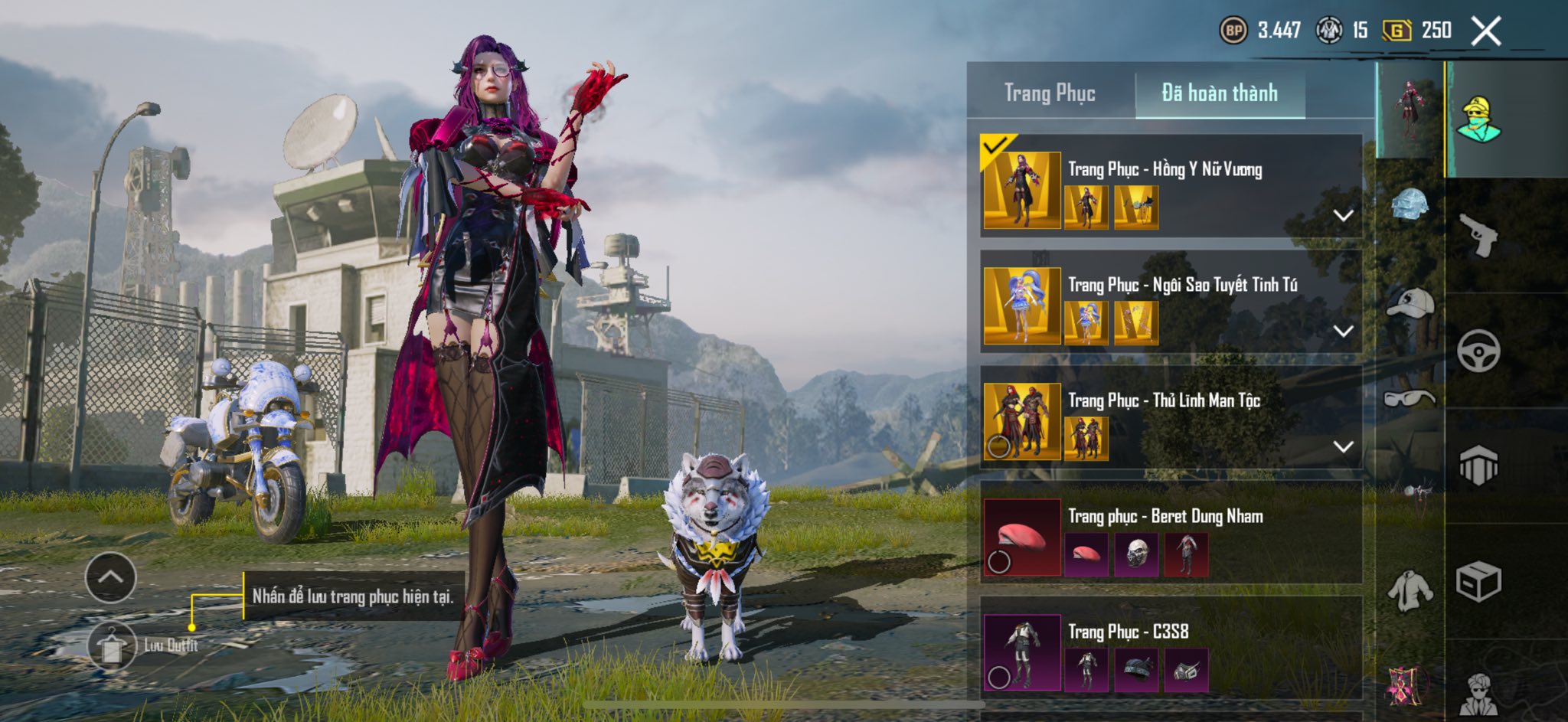Switch to the Trang Phục tab
1568x722 pixels.
(x=1050, y=93)
